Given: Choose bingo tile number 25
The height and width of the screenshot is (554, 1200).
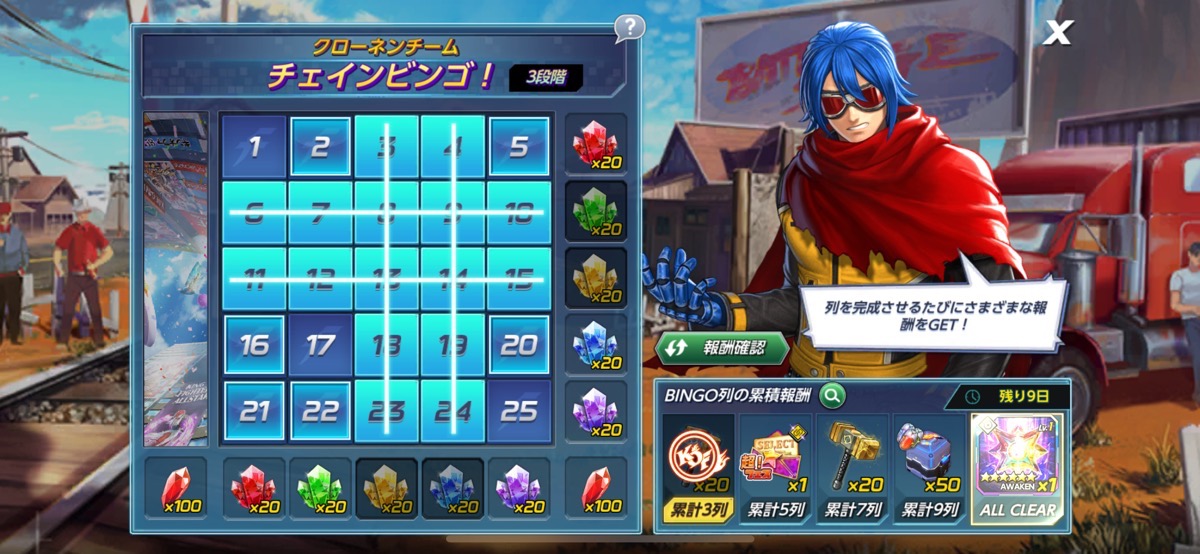Looking at the screenshot, I should (518, 411).
